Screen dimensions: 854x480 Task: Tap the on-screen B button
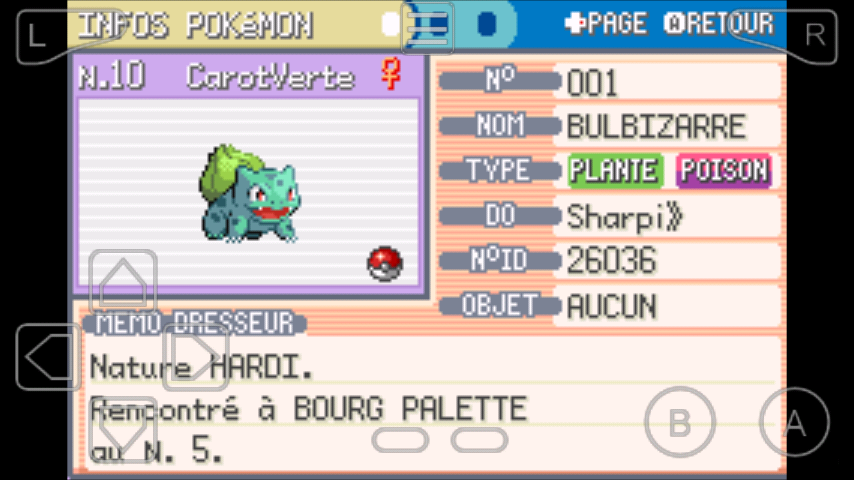(679, 422)
